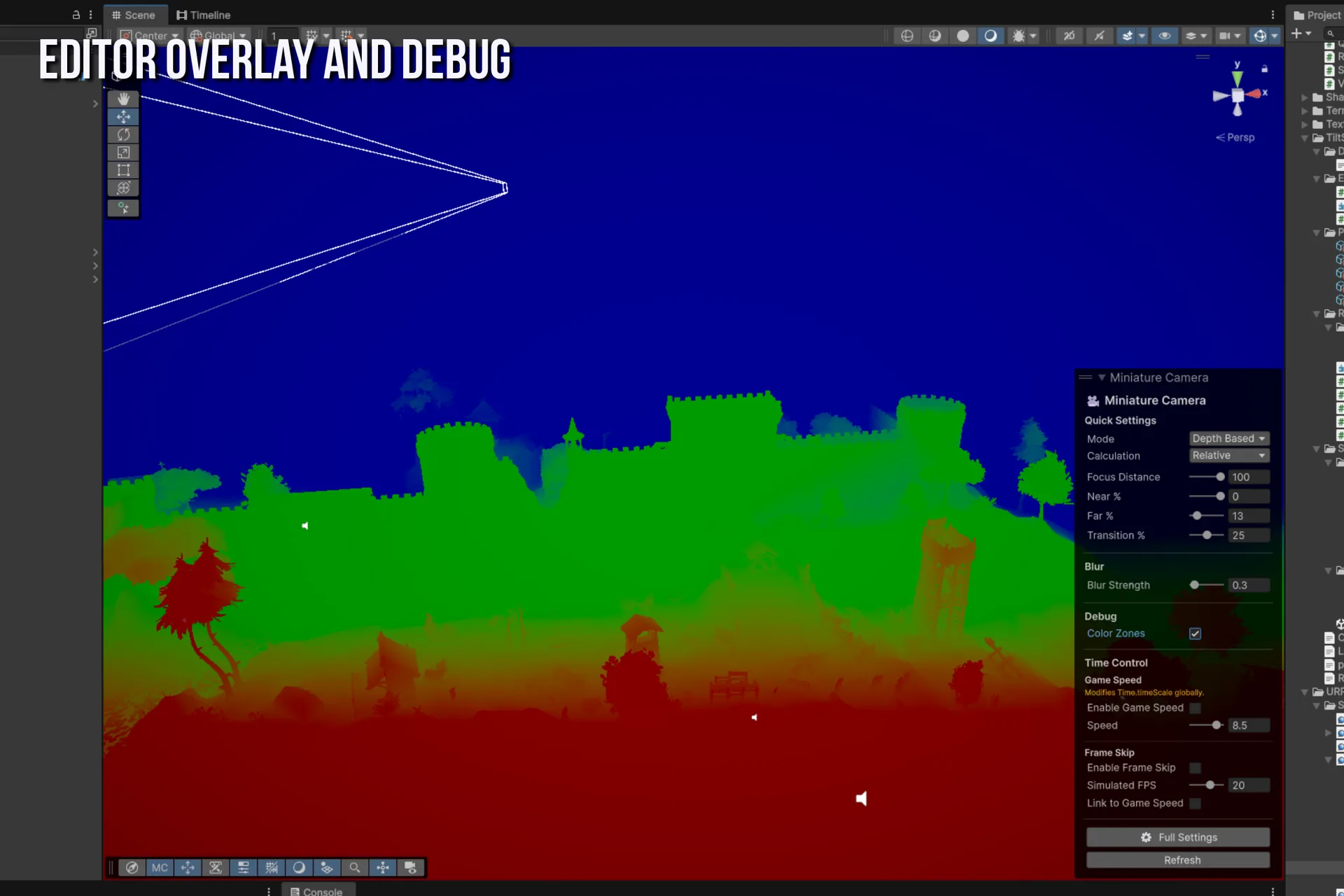1344x896 pixels.
Task: Click the Simulated FPS value field
Action: [1249, 785]
